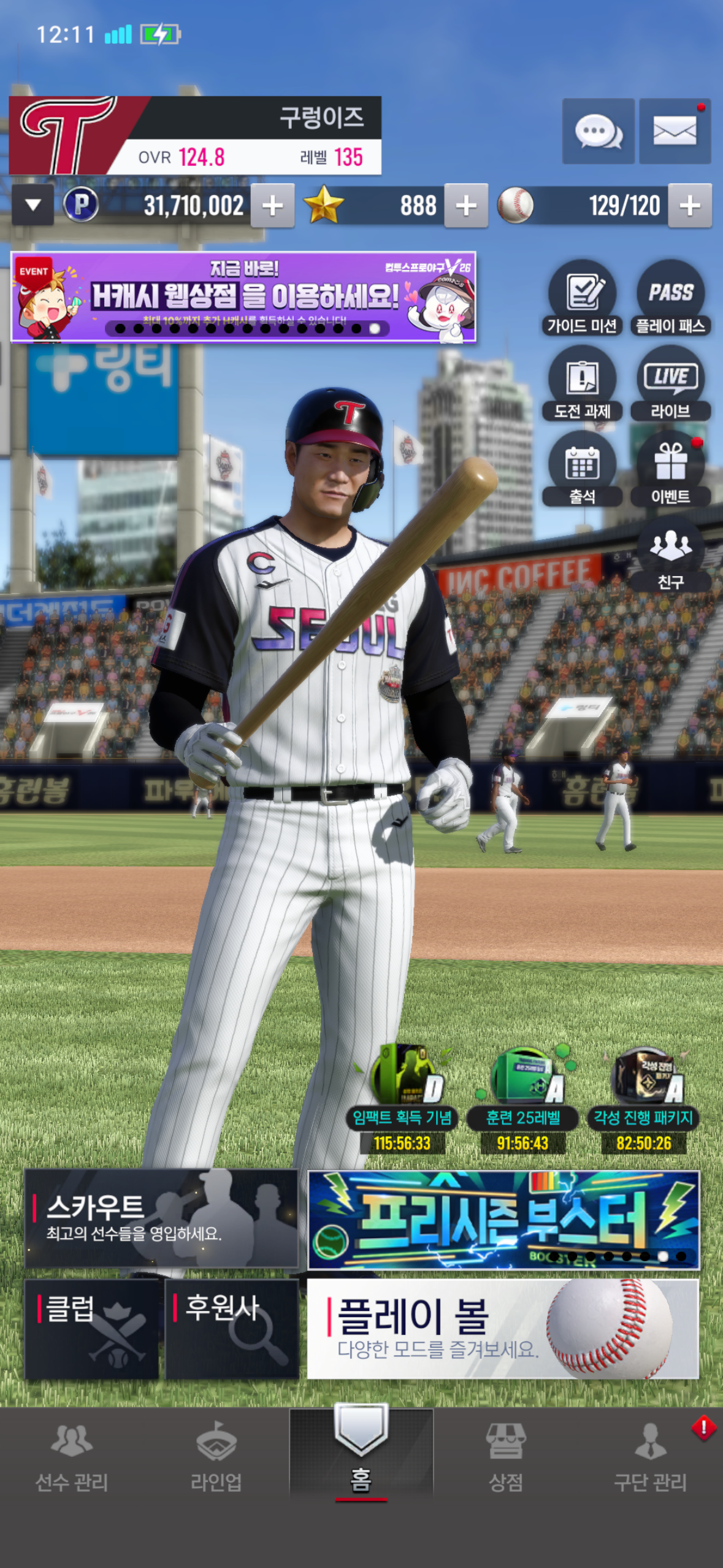723x1568 pixels.
Task: Start 플레이 볼 play ball
Action: point(502,1329)
